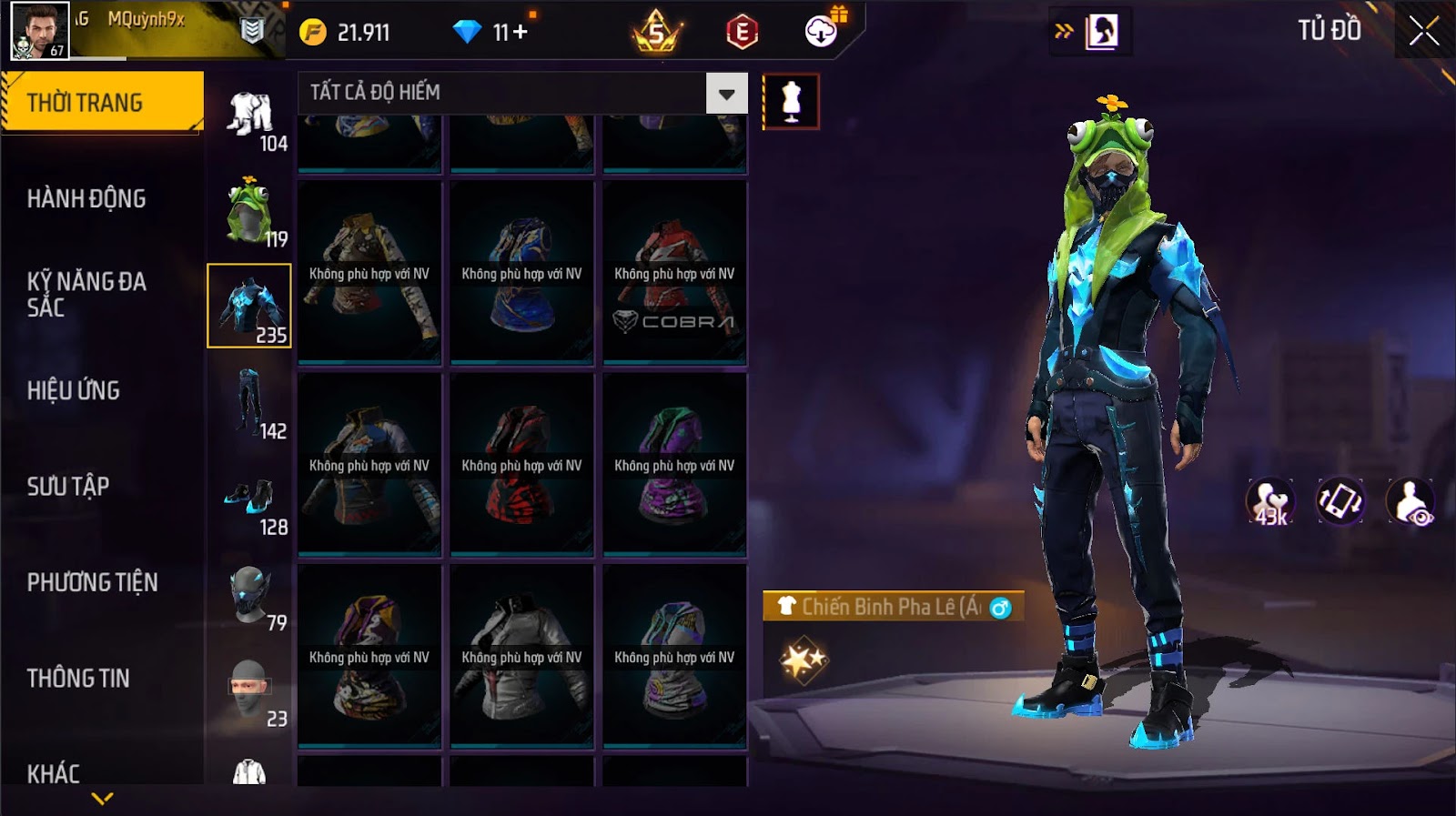Select the white and grey jacket
The width and height of the screenshot is (1456, 816).
521,656
